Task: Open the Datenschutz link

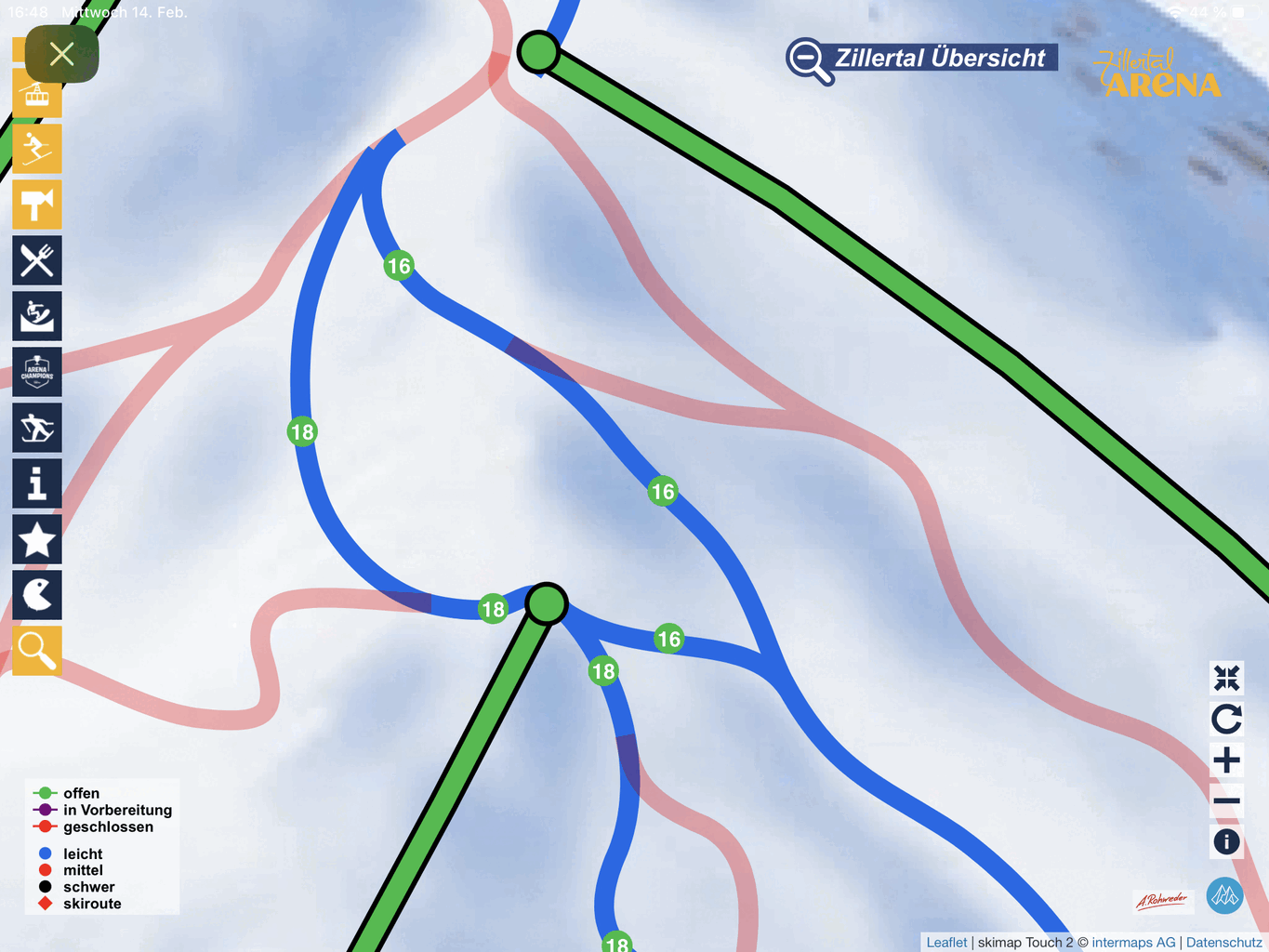Action: click(1223, 943)
